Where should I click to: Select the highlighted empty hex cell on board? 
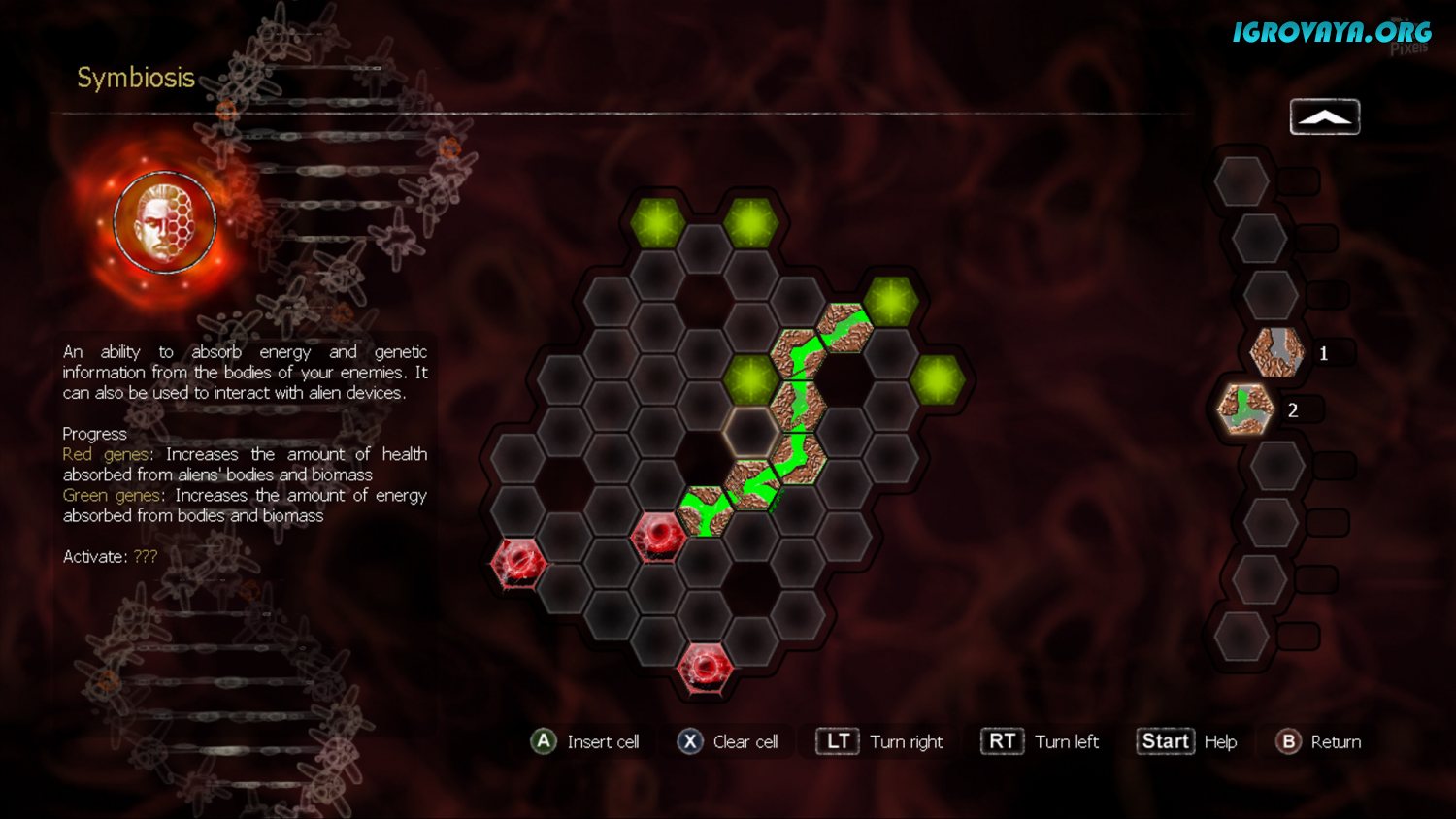749,430
